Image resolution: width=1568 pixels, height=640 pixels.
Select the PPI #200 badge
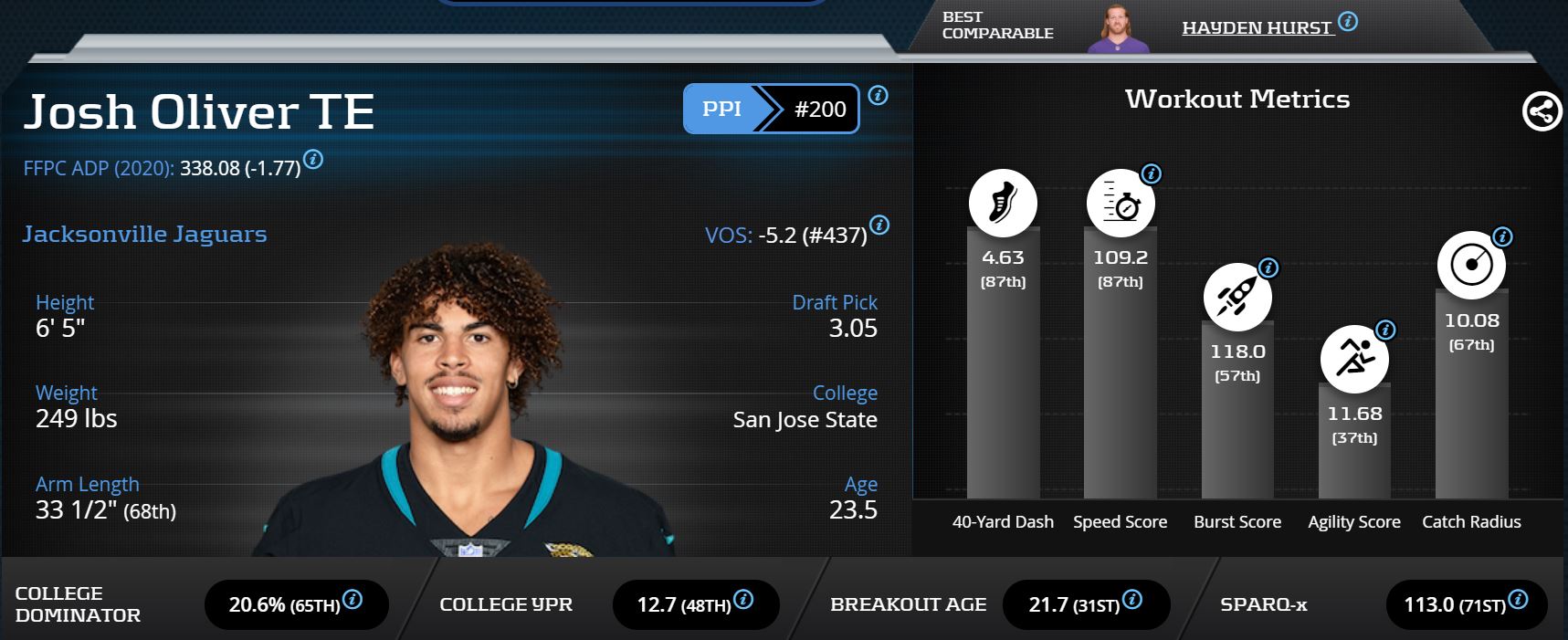pyautogui.click(x=771, y=109)
